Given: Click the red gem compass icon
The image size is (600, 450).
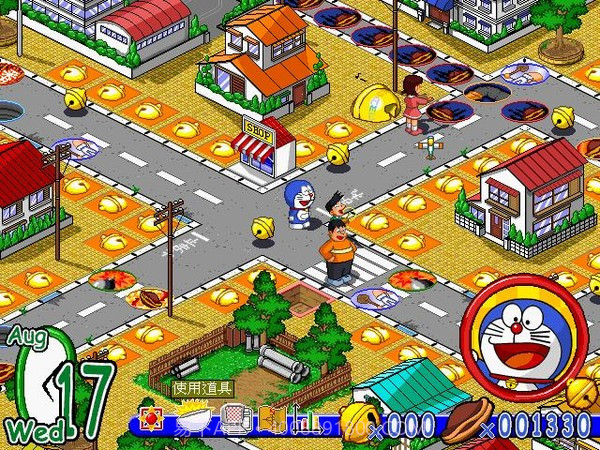Looking at the screenshot, I should coord(154,417).
